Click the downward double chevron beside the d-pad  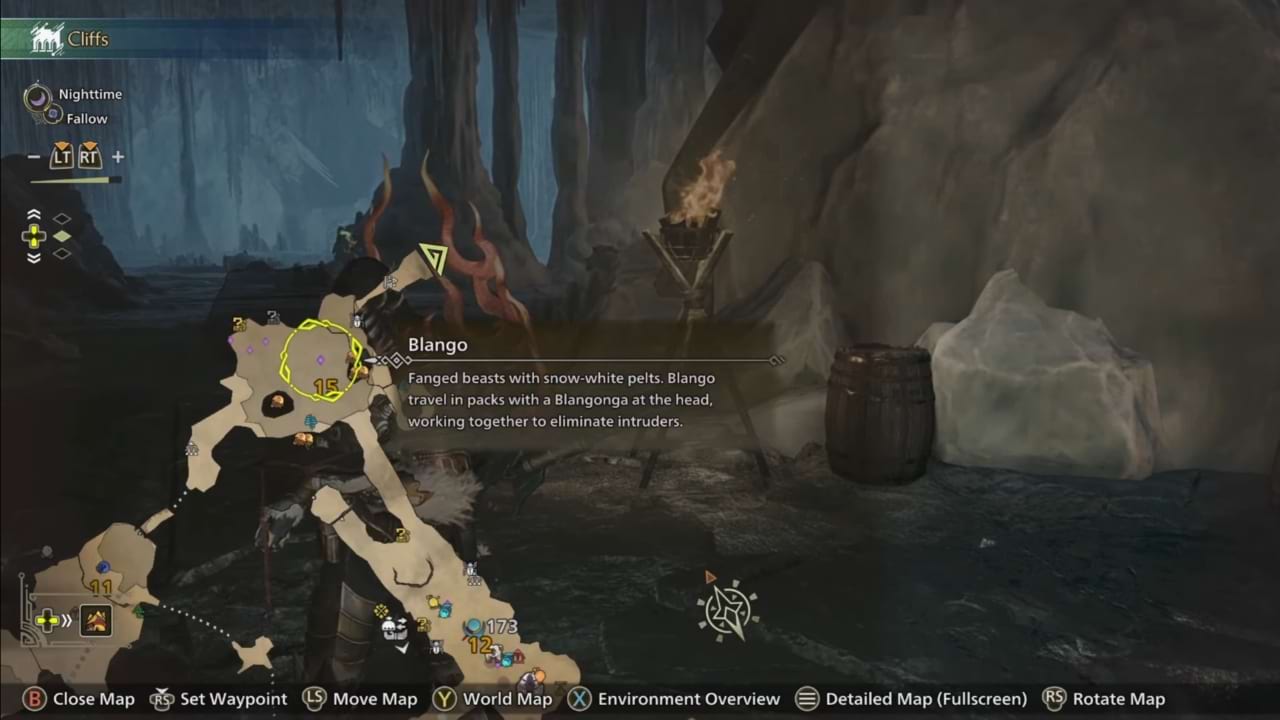coord(33,257)
